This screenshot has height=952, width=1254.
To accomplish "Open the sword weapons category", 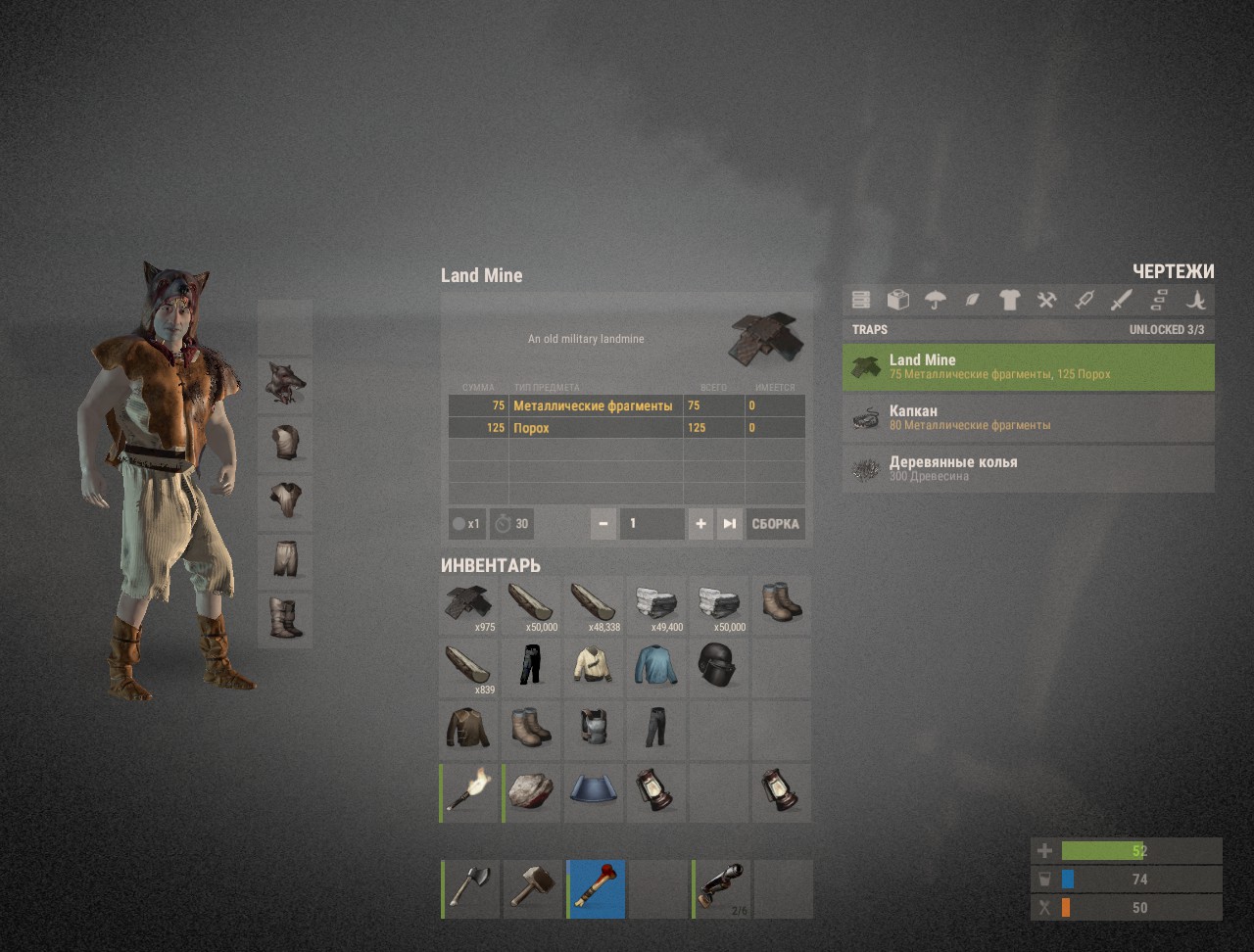I will tap(1121, 300).
